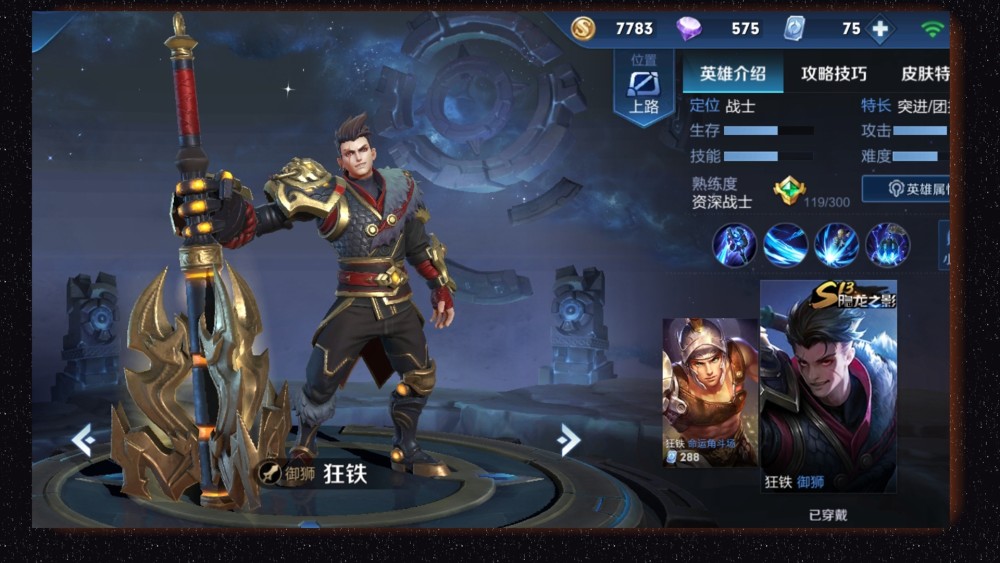Choose the 命运角斗场 skin card

click(x=710, y=392)
